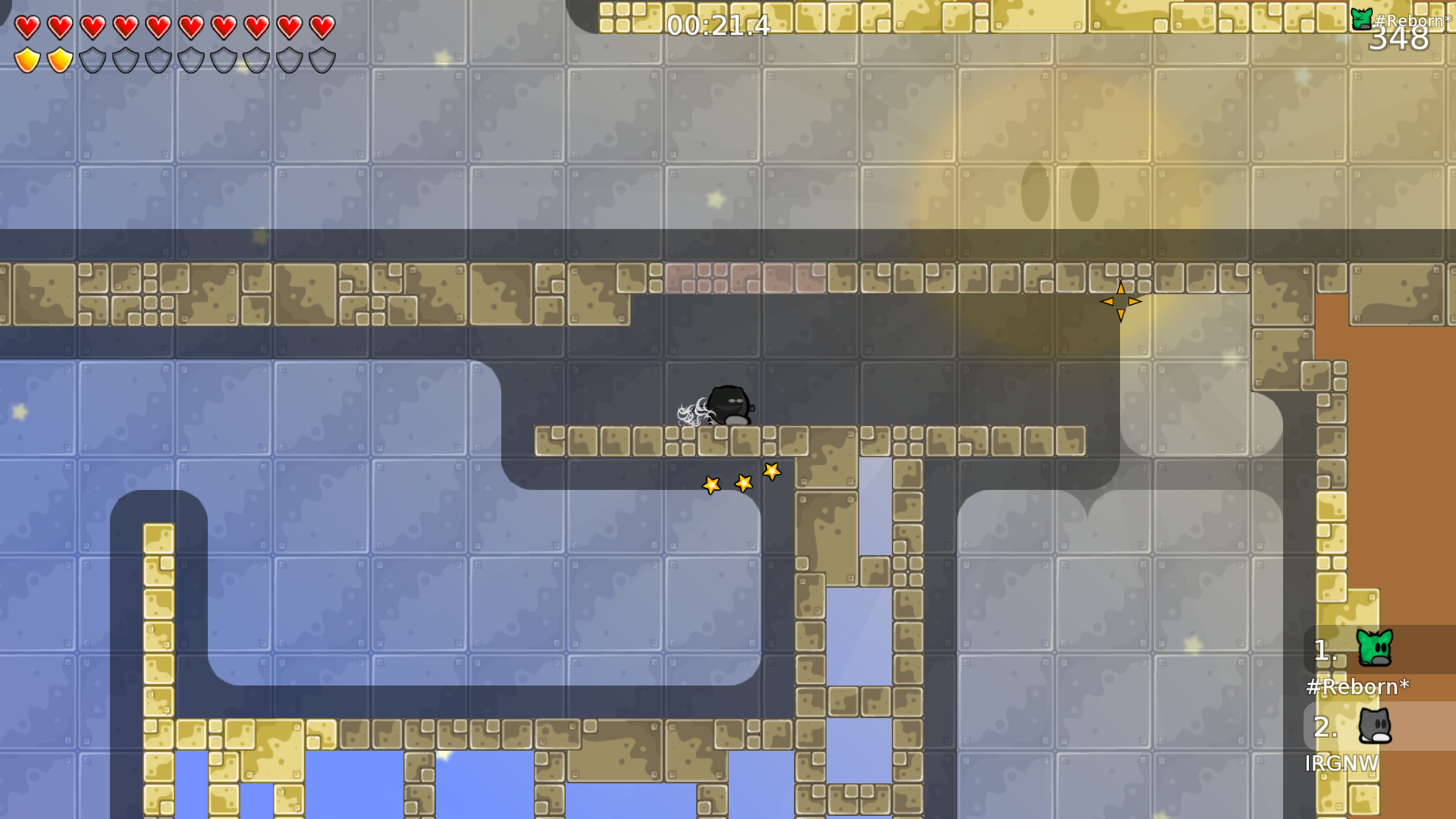1456x819 pixels.
Task: Select the IRGNW player name in rankings
Action: pos(1342,764)
